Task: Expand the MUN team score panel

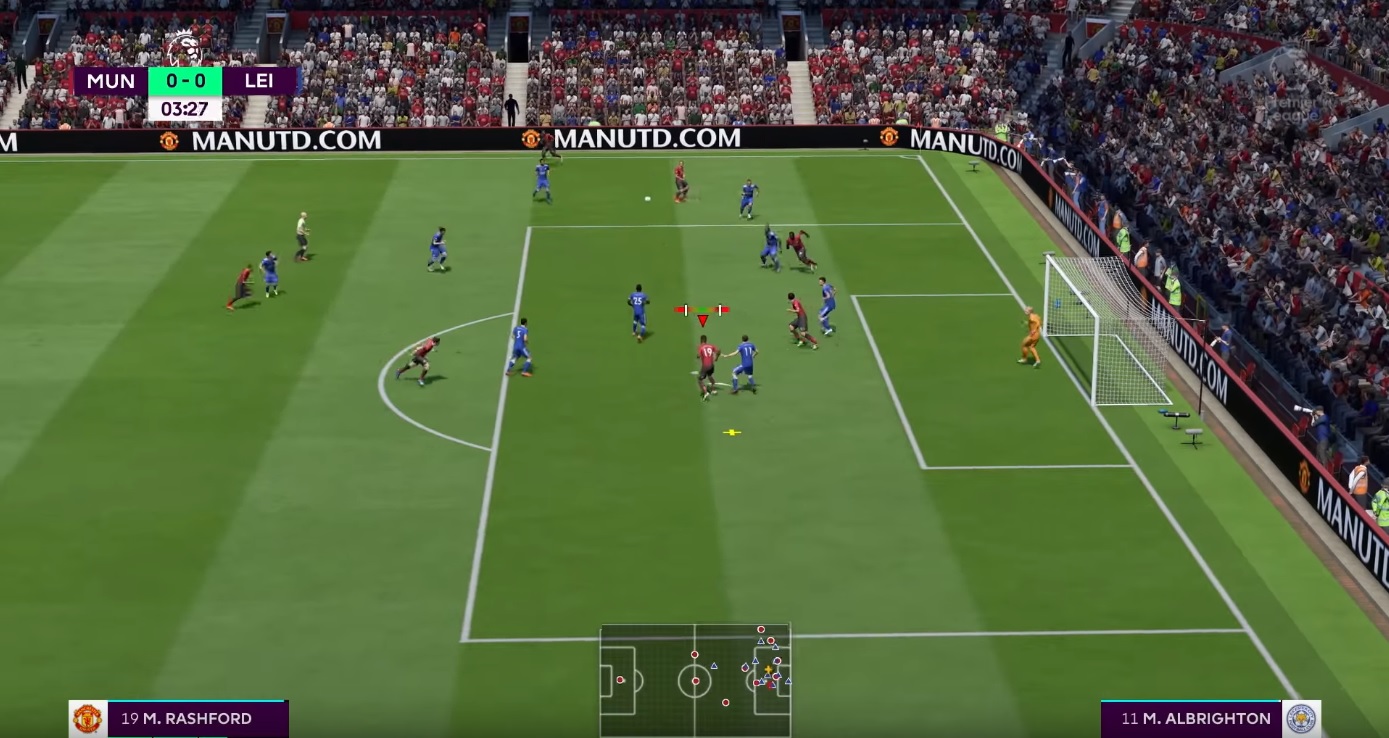Action: [110, 81]
